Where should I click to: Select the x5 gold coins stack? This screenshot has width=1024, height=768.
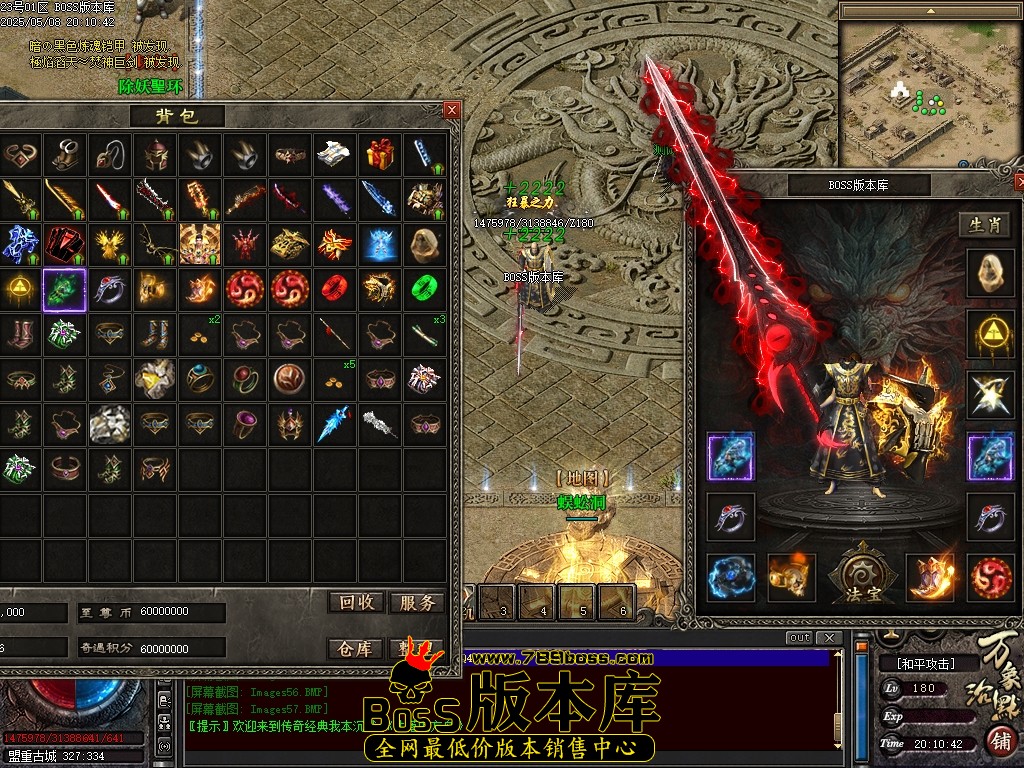[x=334, y=378]
